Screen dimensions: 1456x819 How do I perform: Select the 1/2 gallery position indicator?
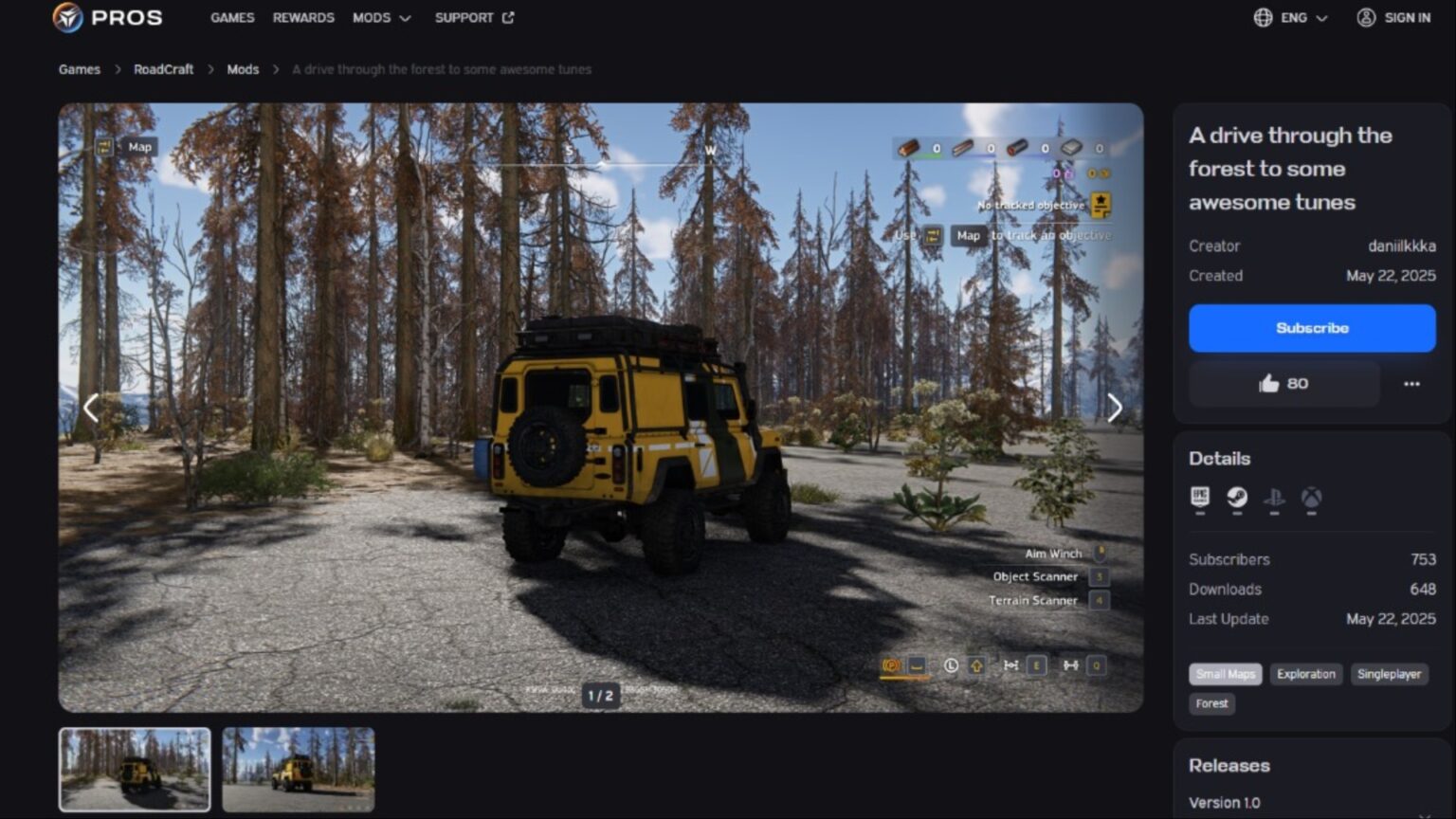tap(600, 695)
